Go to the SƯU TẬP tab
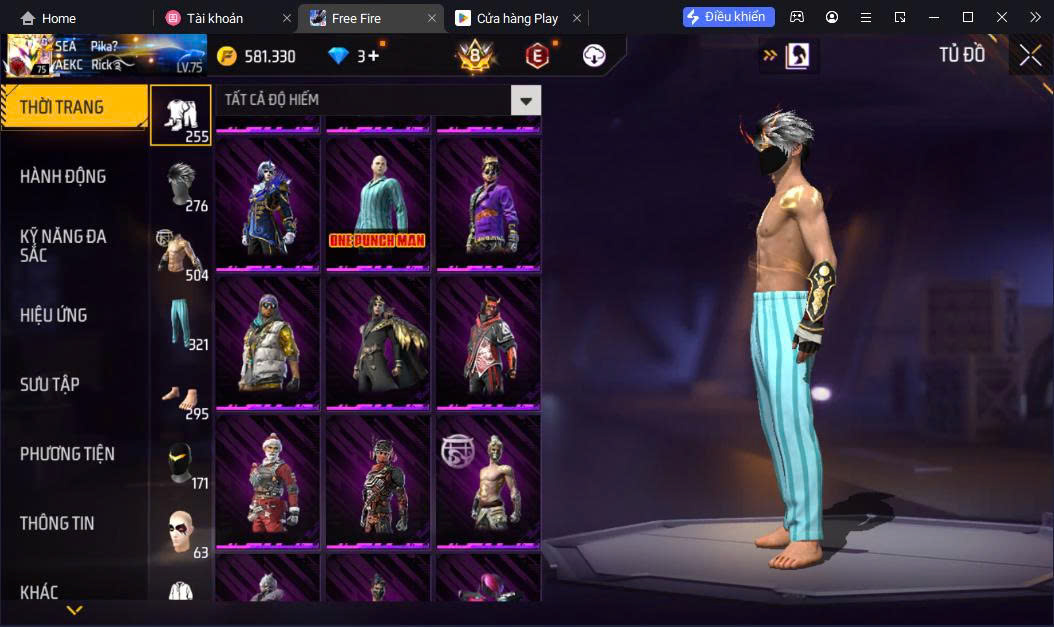Image resolution: width=1054 pixels, height=627 pixels. click(50, 385)
